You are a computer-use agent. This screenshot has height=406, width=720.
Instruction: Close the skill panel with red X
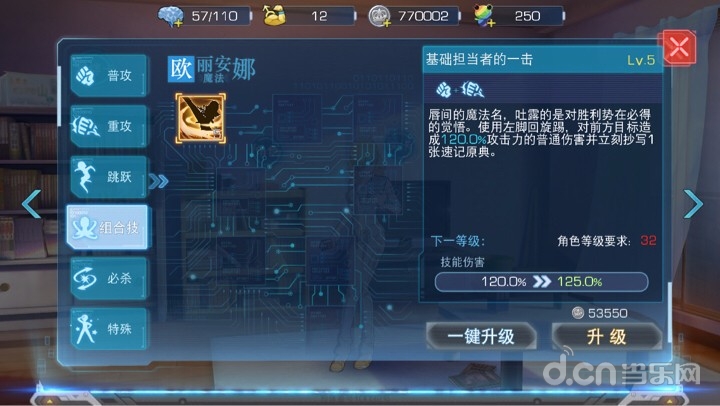(x=679, y=48)
